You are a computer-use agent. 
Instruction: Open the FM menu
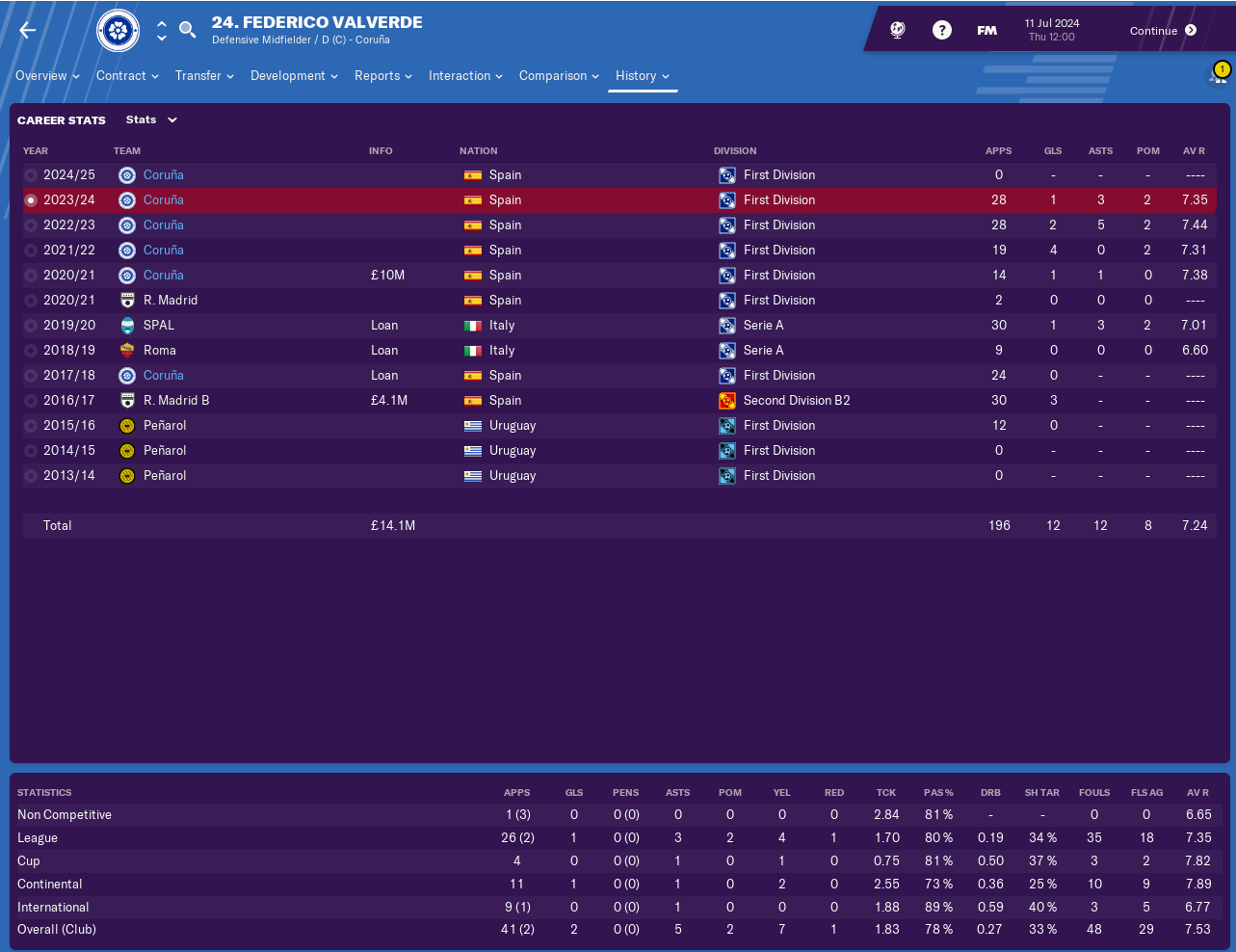(x=986, y=31)
